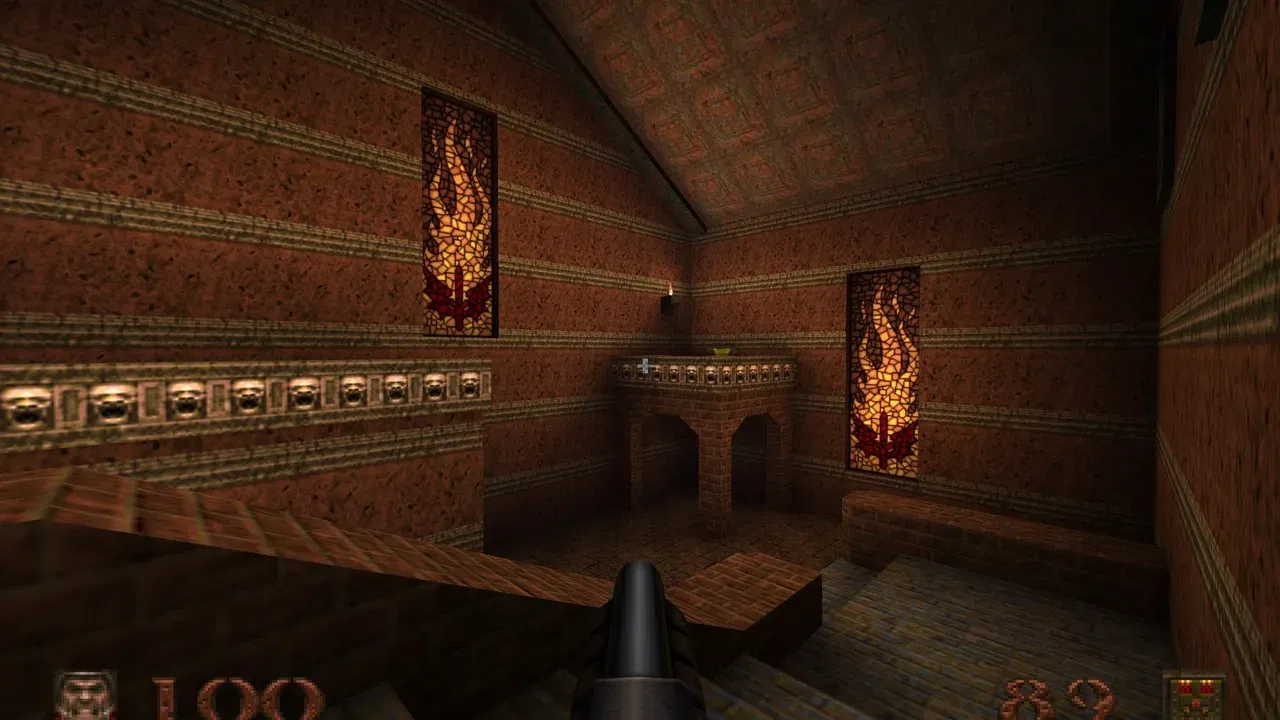
Task: Click the white cross health symbol near the altar
Action: 644,365
